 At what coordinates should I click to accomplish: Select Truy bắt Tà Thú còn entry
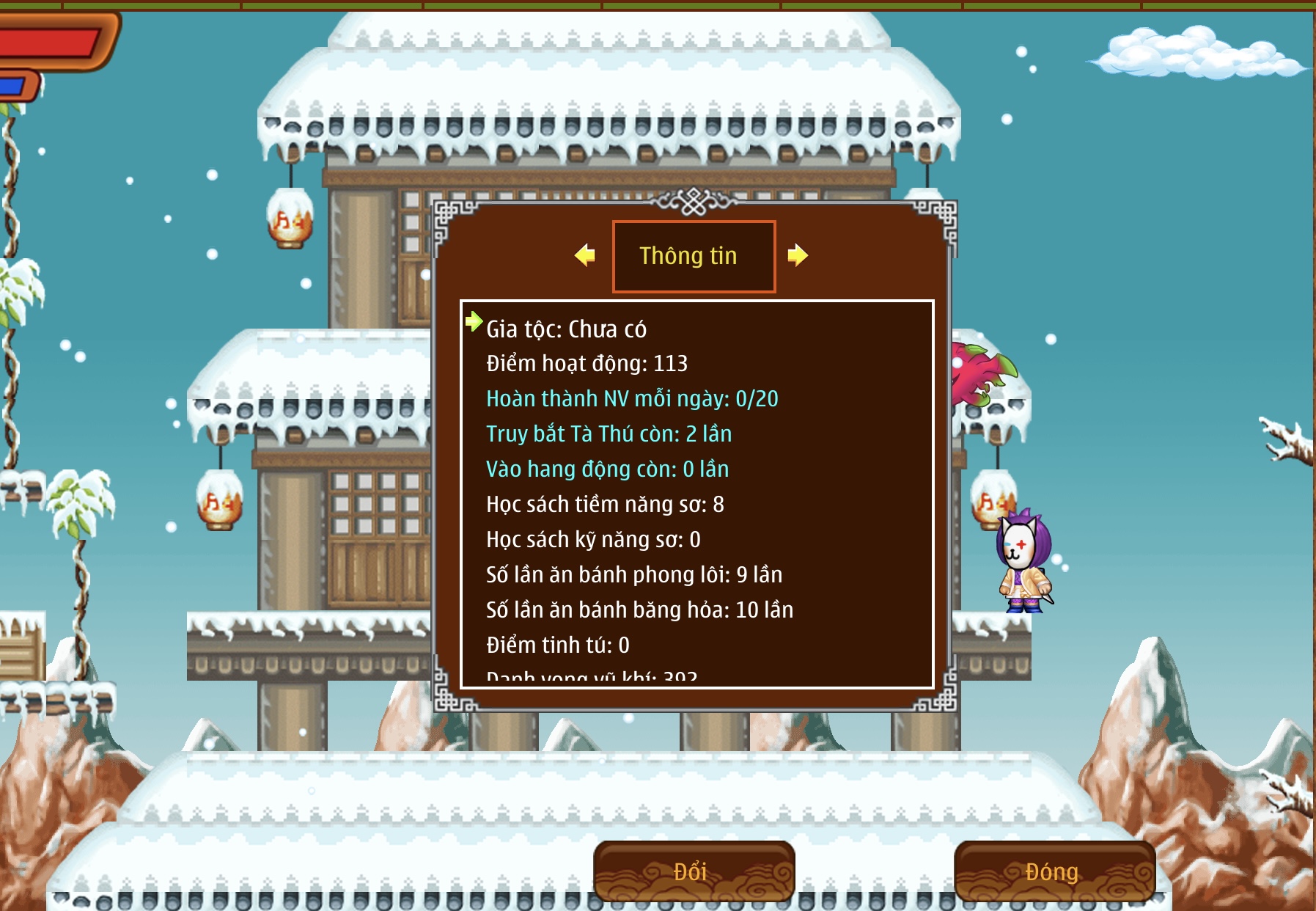(609, 434)
